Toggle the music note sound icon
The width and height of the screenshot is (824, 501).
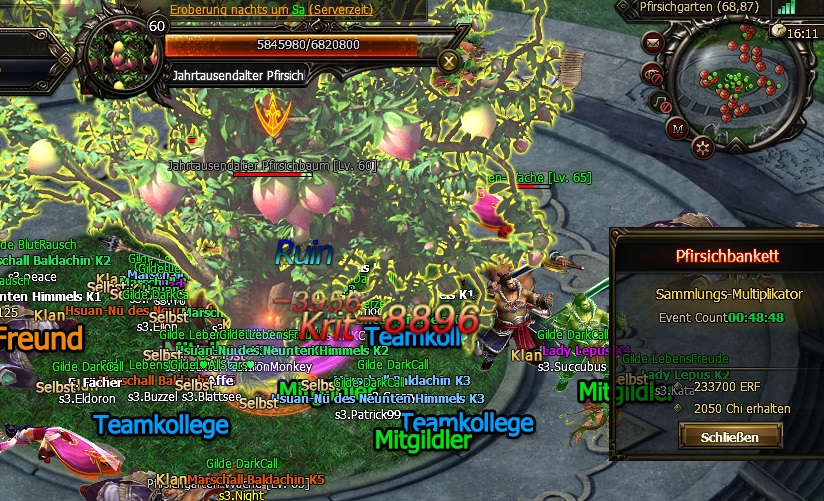661,102
